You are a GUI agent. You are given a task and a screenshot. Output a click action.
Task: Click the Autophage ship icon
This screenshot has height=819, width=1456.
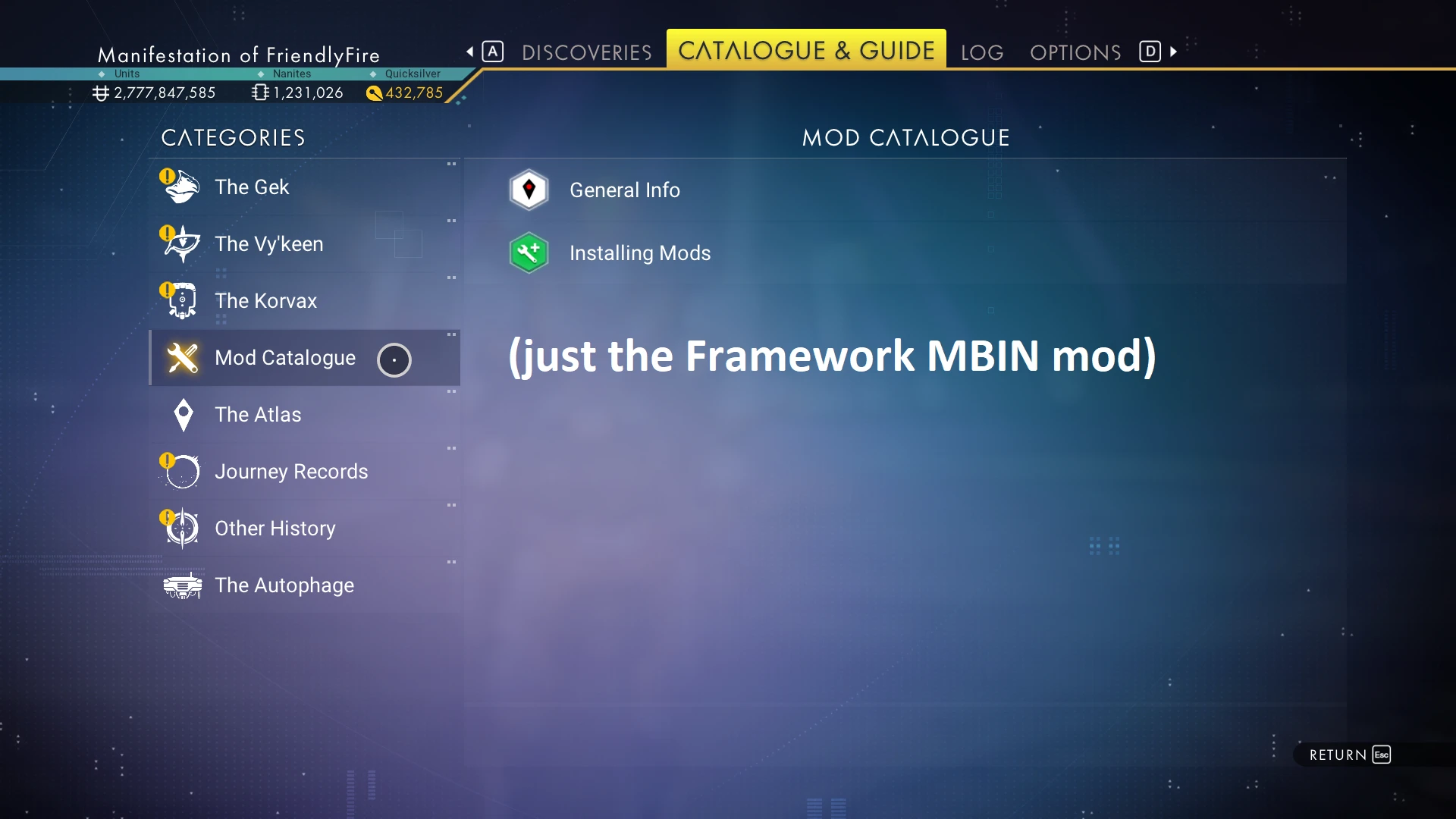182,585
